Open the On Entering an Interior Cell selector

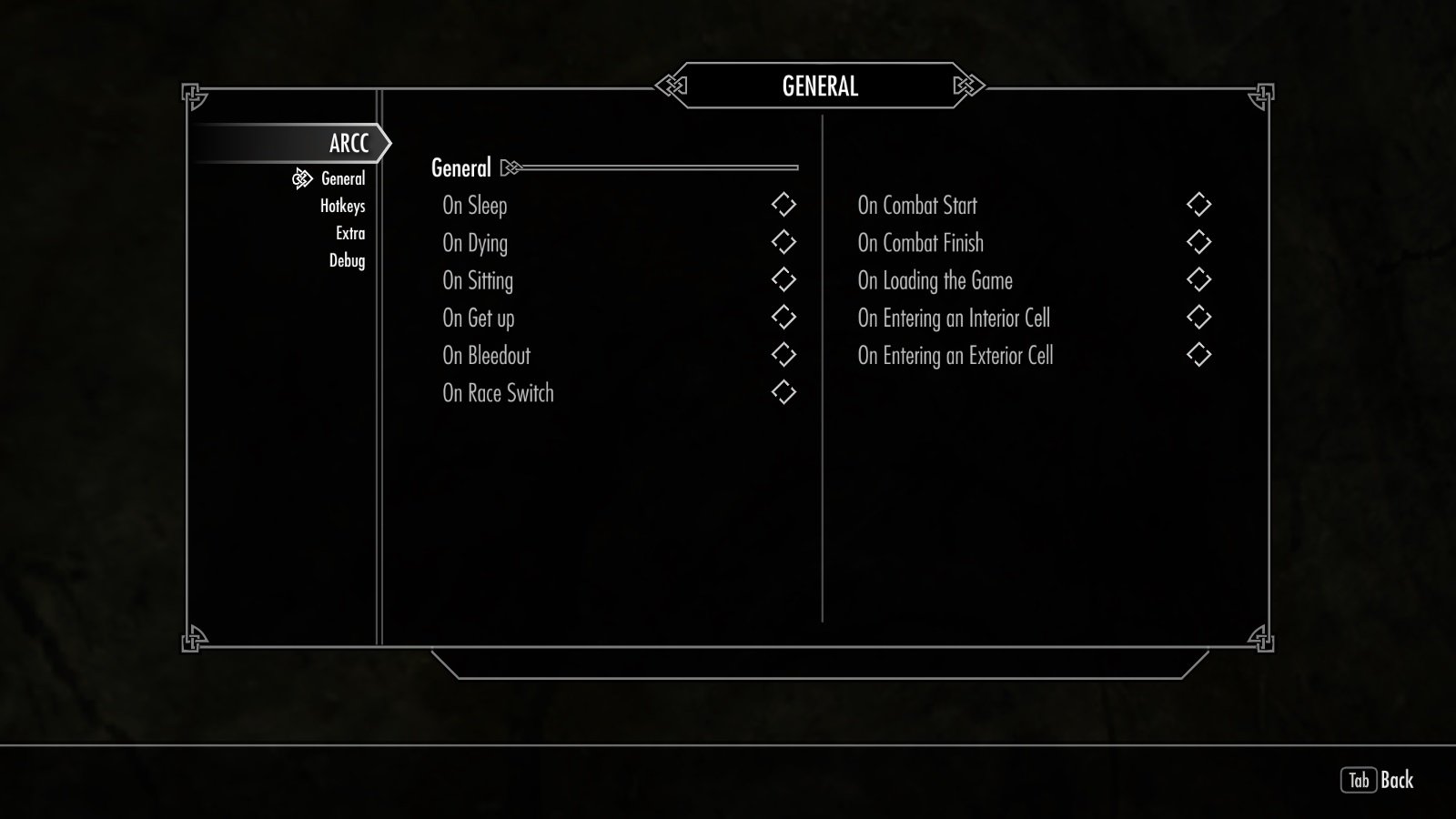pos(1199,318)
